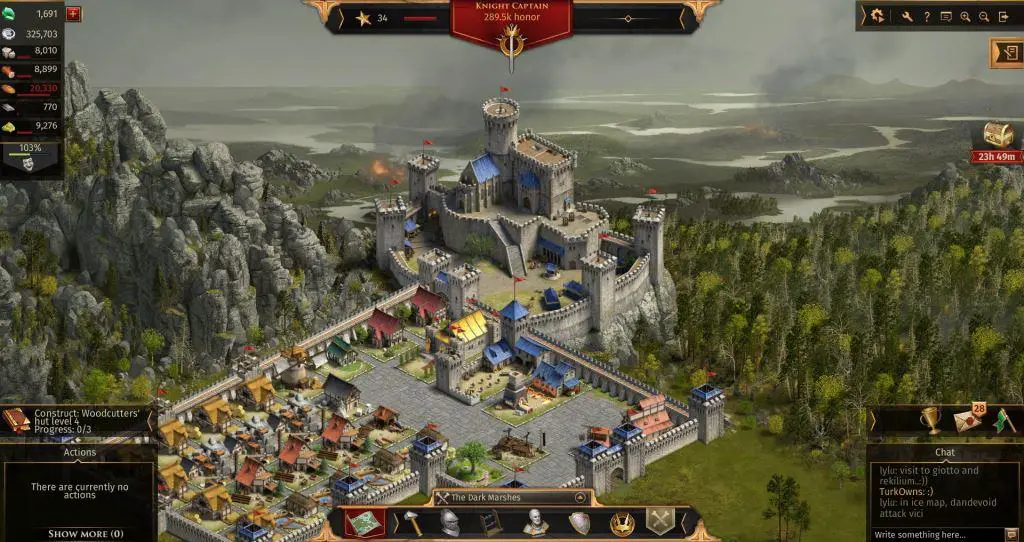1024x542 pixels.
Task: Click the chat text input field
Action: [936, 535]
